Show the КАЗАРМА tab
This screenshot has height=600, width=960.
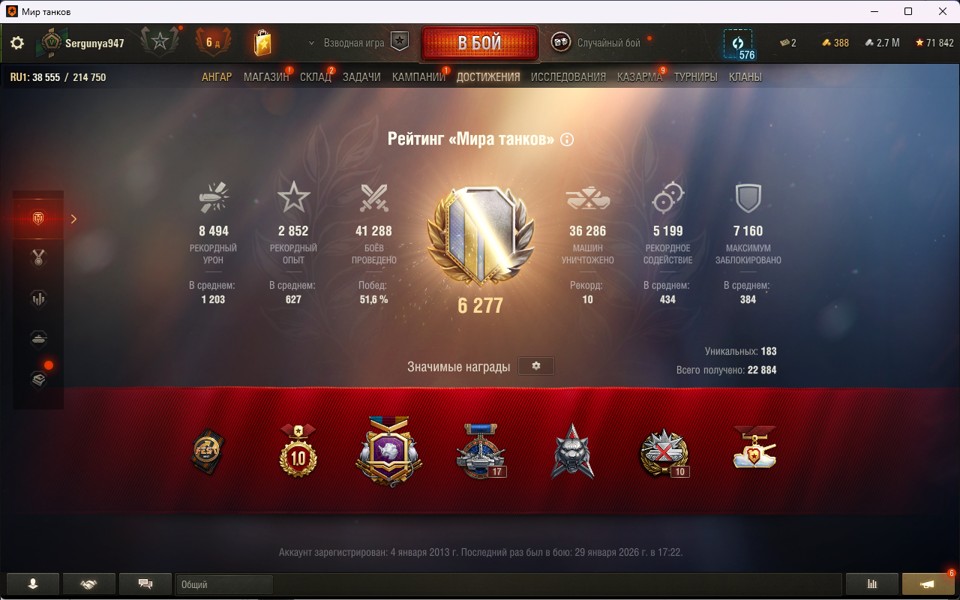[639, 77]
